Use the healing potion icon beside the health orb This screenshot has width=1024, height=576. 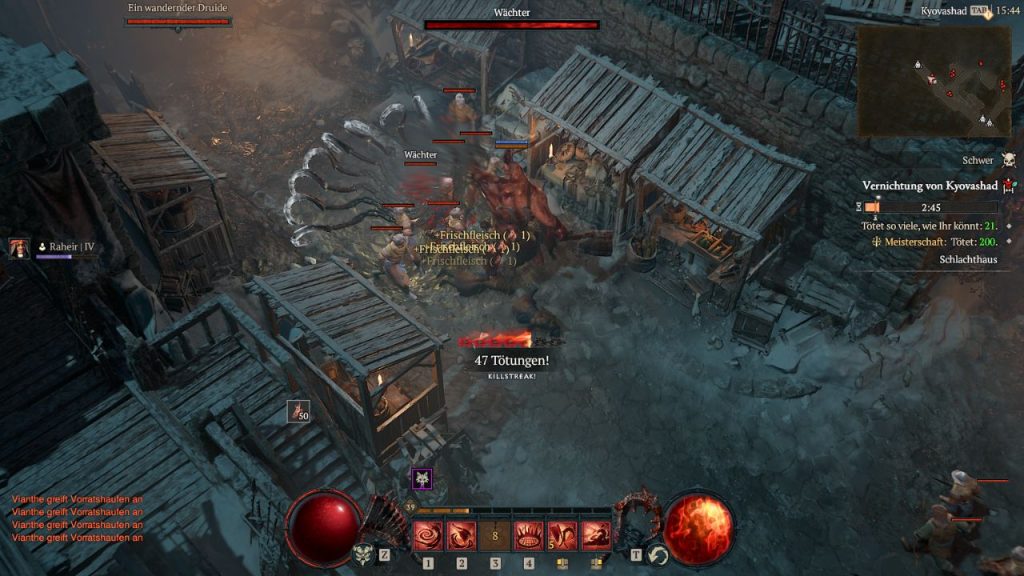[x=363, y=554]
